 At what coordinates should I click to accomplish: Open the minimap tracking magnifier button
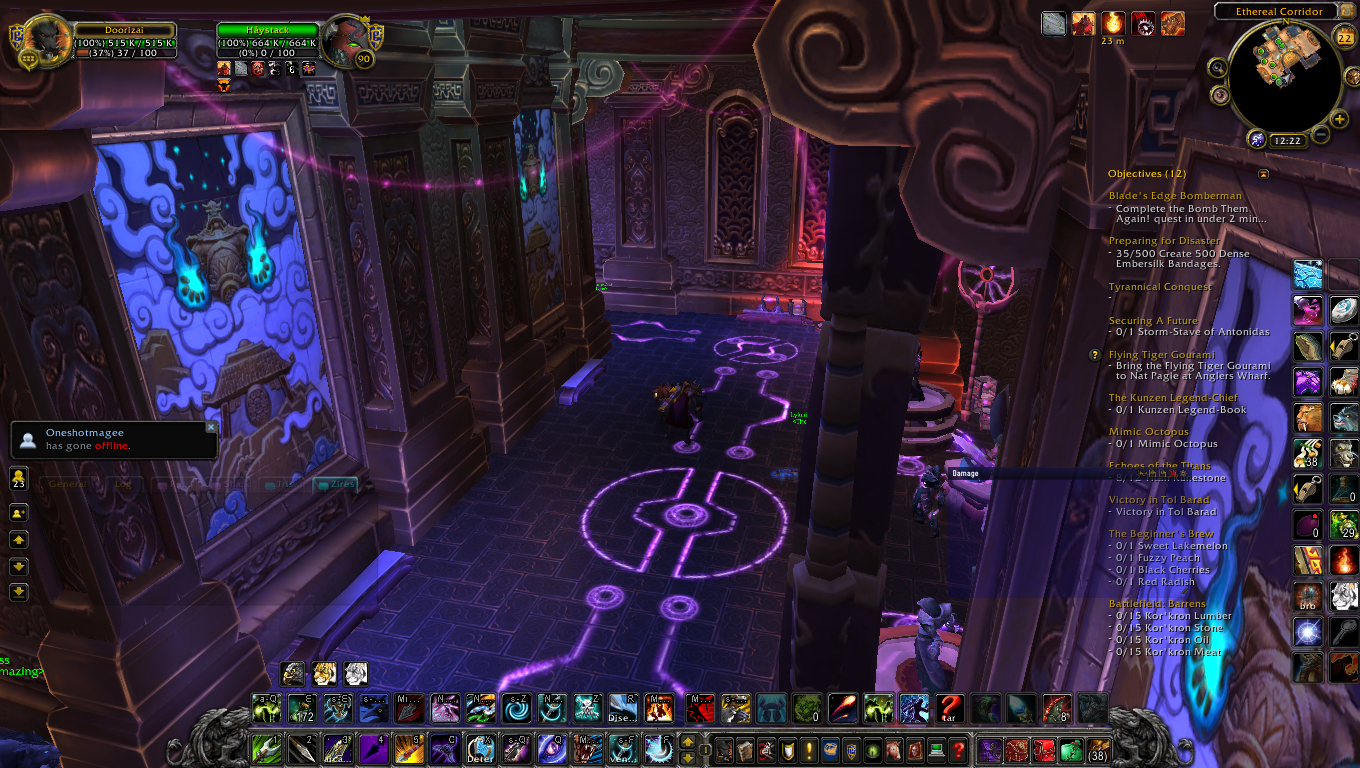tap(1217, 68)
